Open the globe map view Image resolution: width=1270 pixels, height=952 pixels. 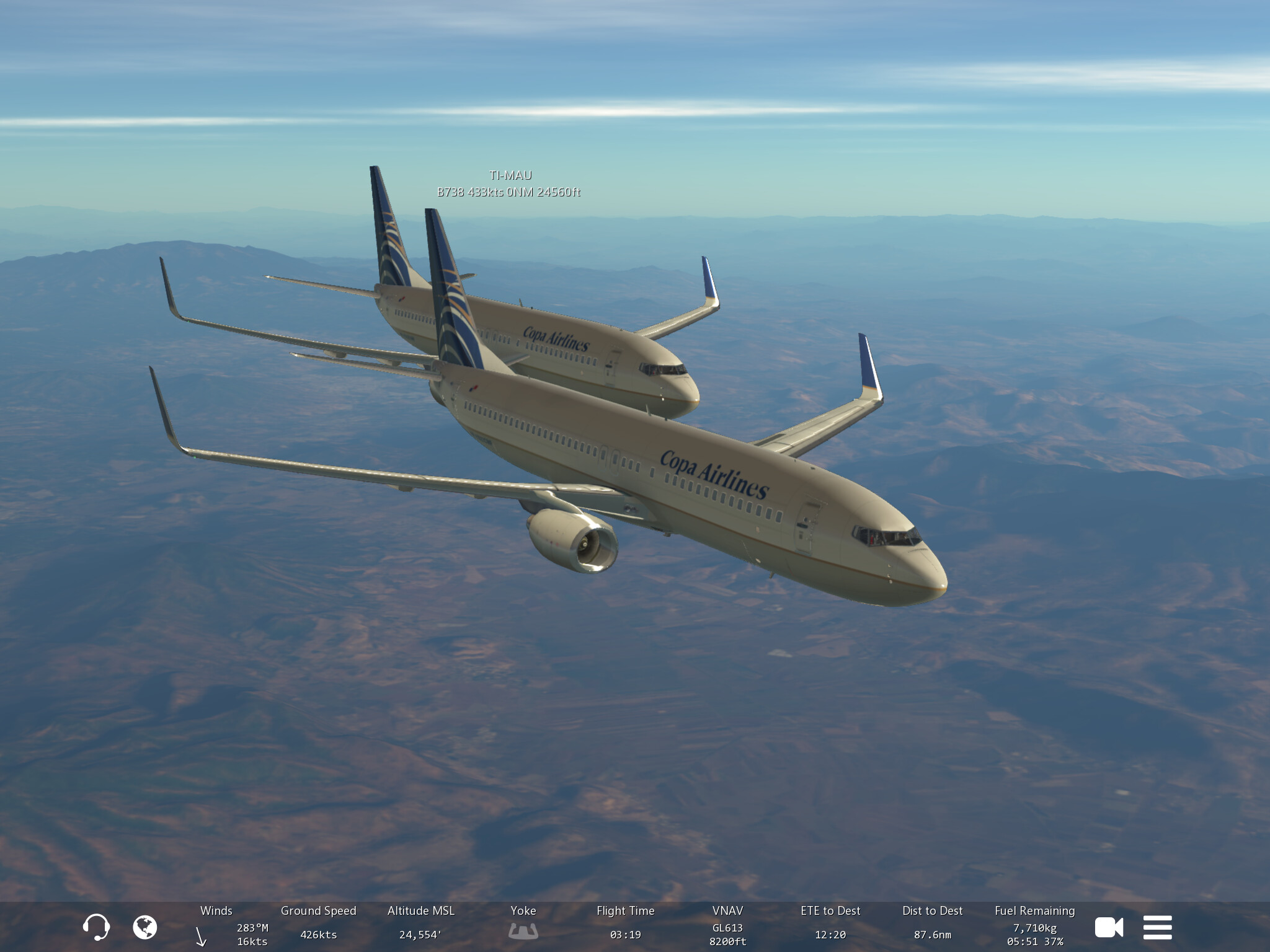point(145,927)
